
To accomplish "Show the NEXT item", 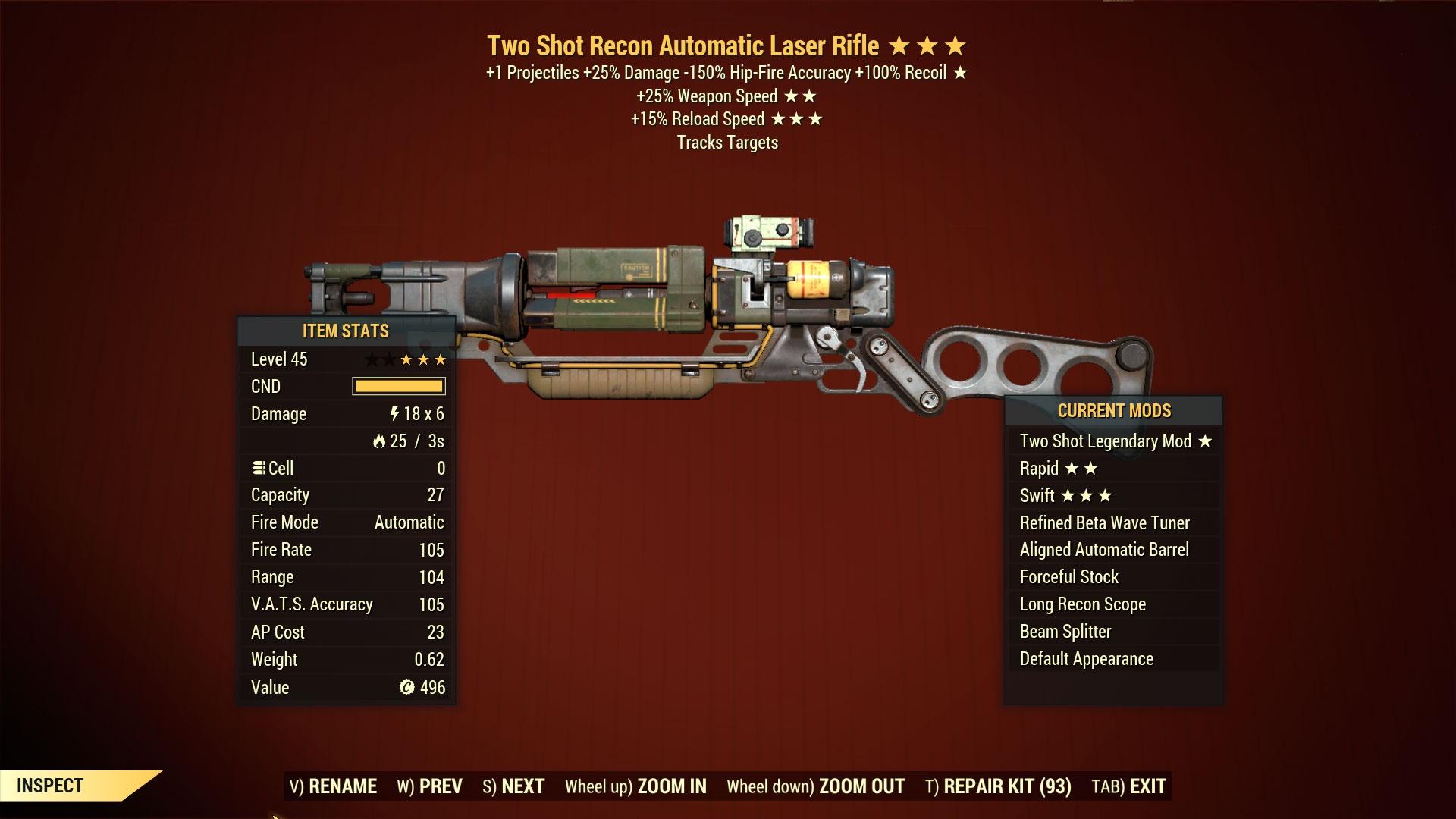I will tap(513, 786).
